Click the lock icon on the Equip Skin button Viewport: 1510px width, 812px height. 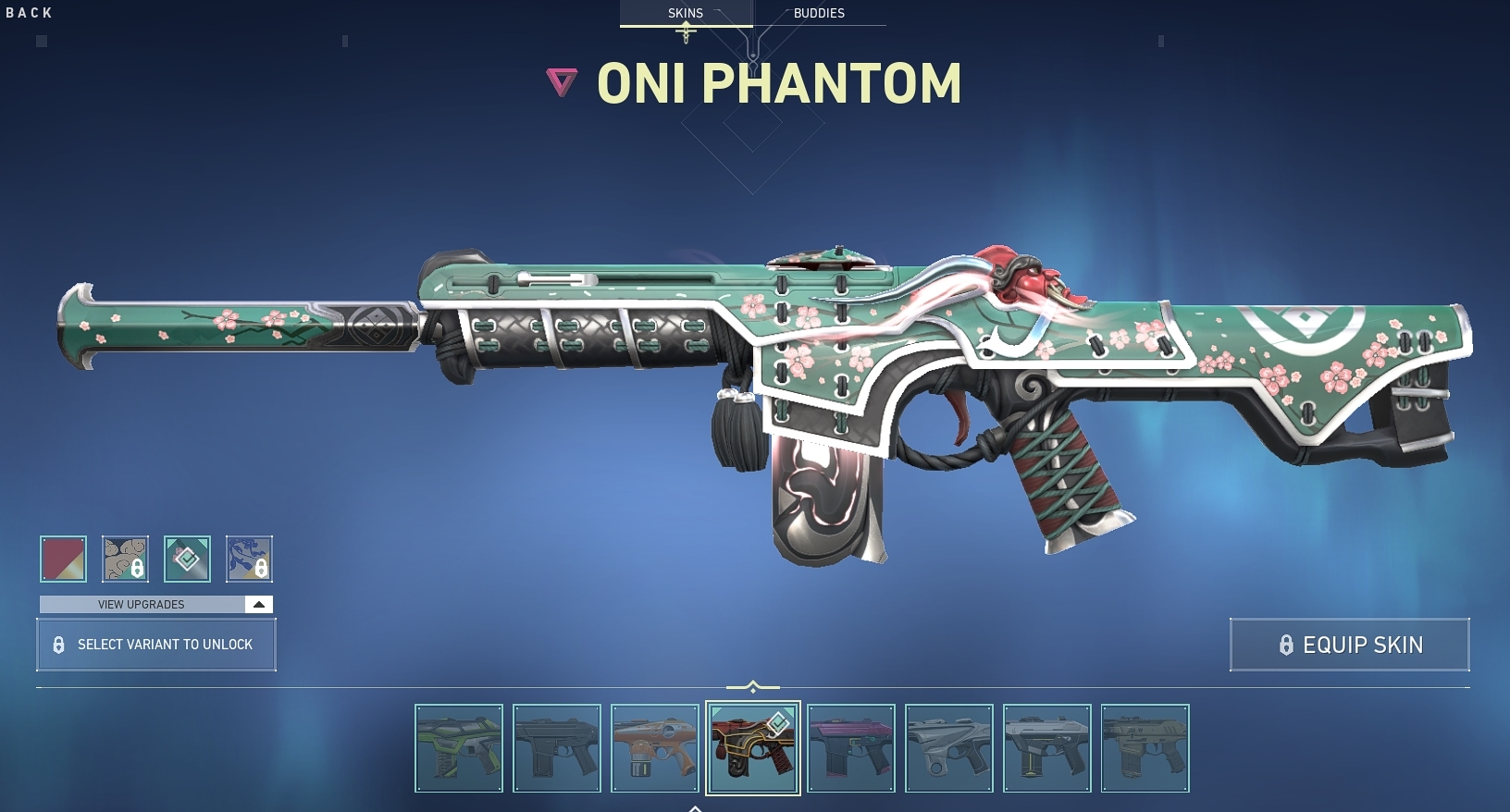[x=1288, y=645]
